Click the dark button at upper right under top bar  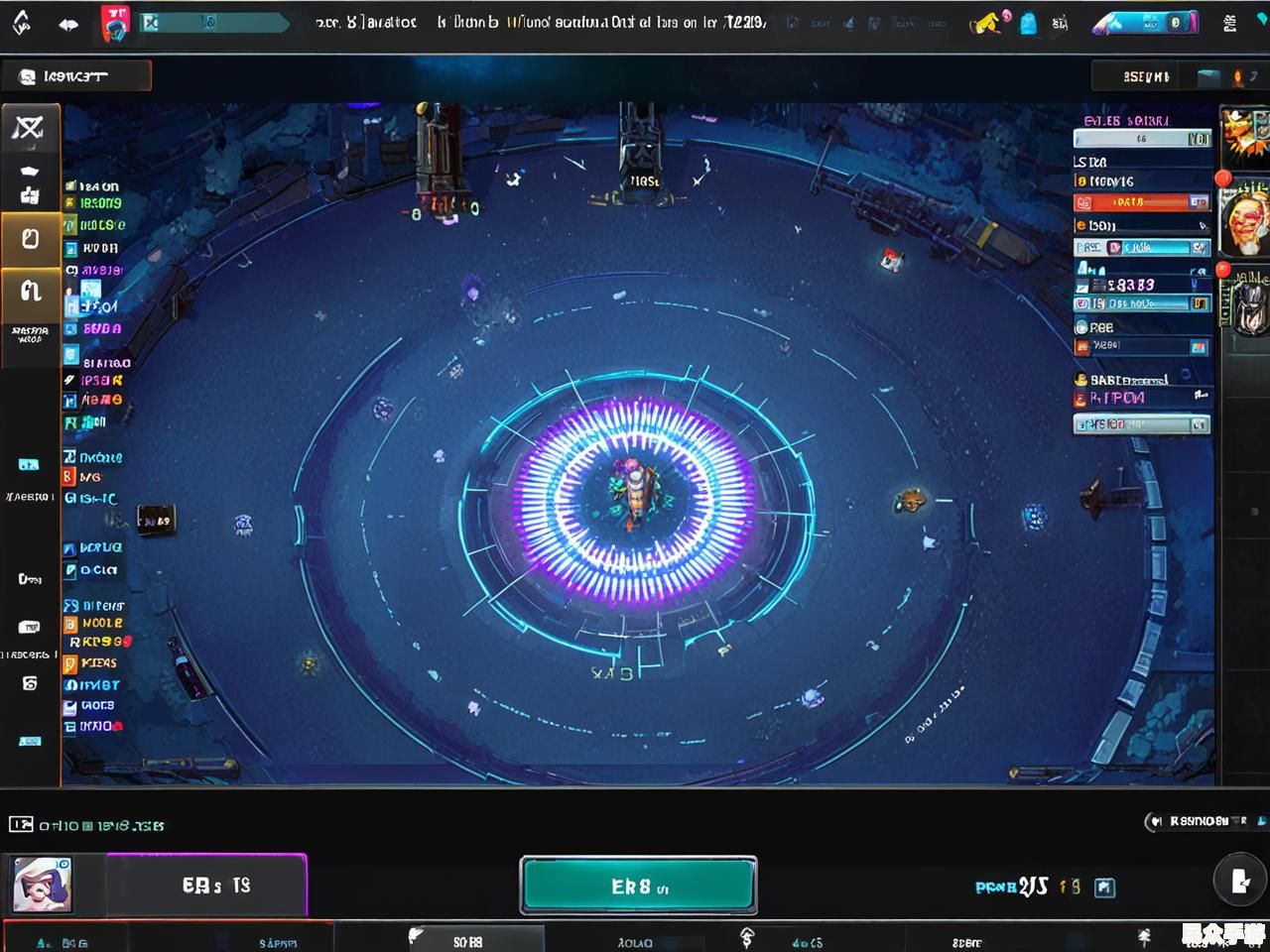click(1146, 76)
